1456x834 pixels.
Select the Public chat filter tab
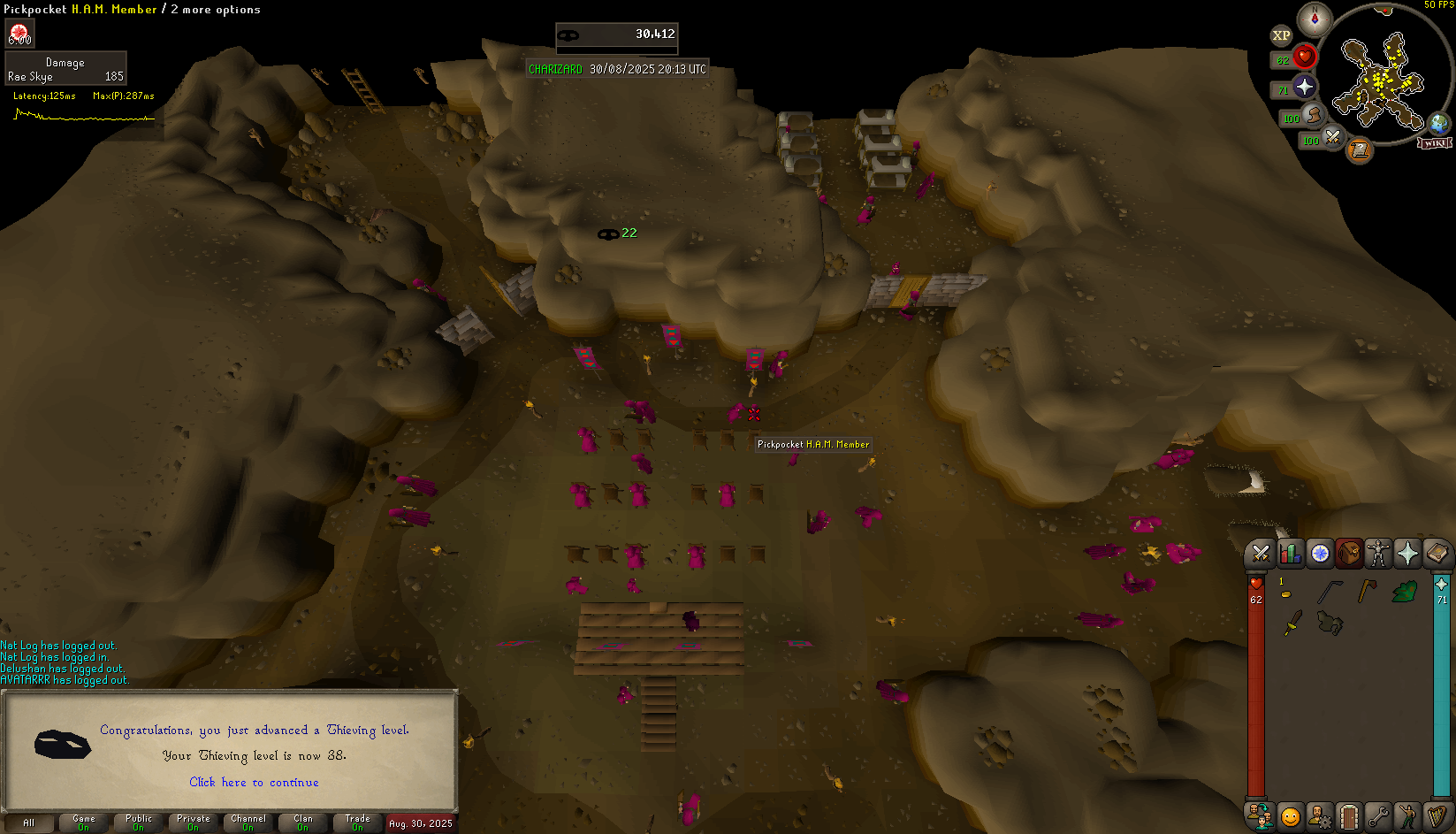(139, 823)
